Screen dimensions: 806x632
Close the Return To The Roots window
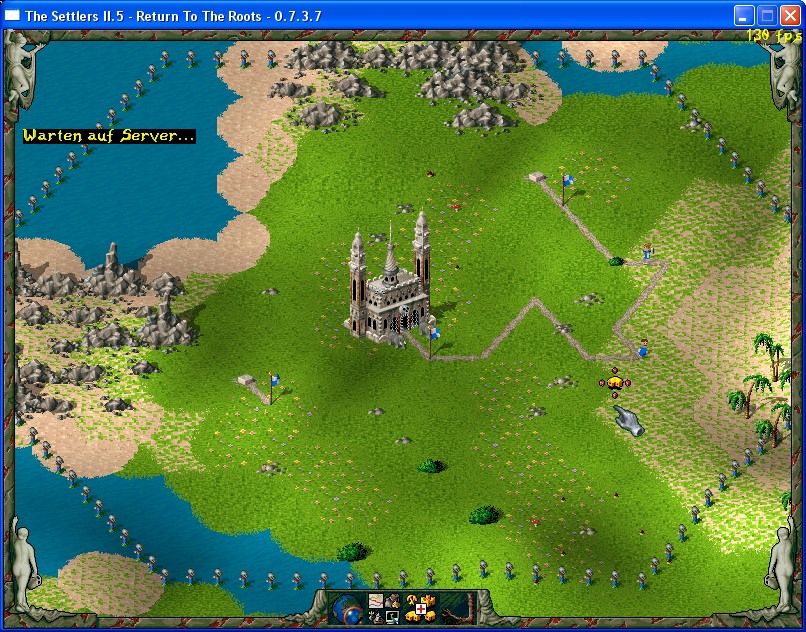point(789,15)
